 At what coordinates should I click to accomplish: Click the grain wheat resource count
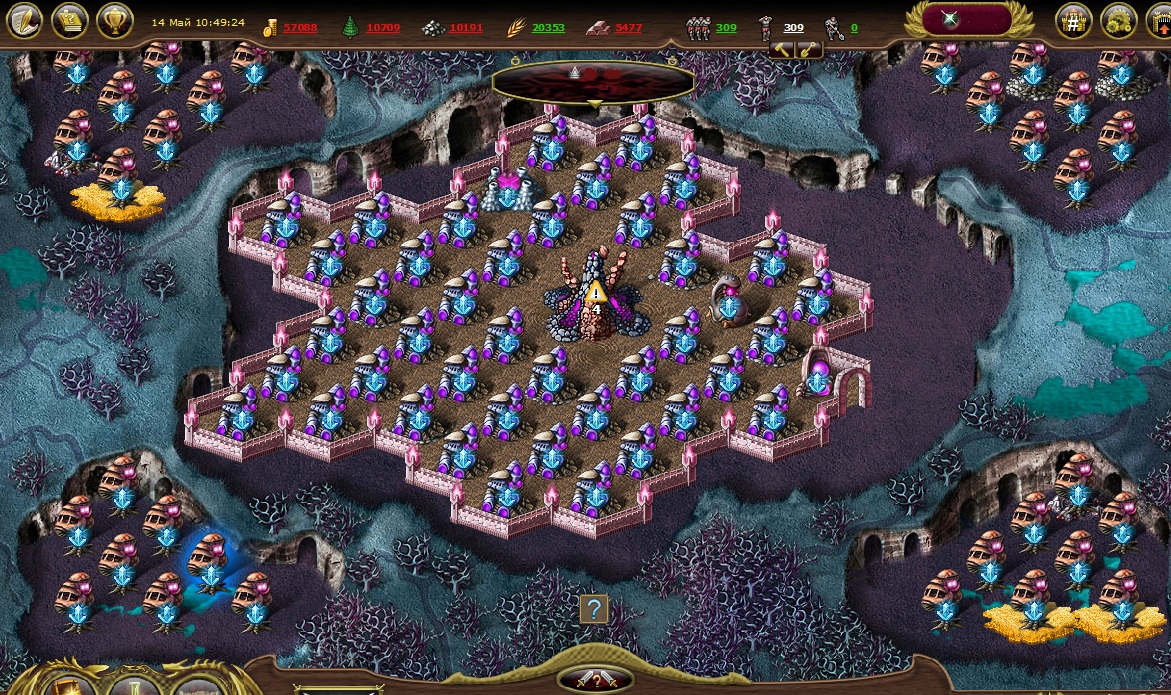(548, 28)
